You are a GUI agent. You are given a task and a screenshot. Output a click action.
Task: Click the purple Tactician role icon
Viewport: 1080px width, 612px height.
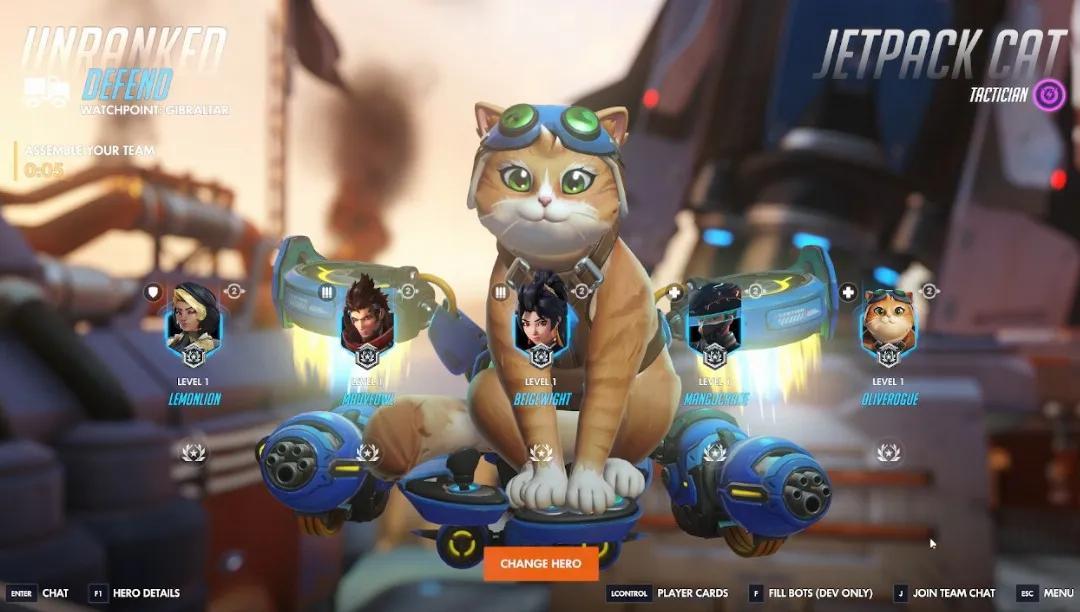coord(1048,95)
